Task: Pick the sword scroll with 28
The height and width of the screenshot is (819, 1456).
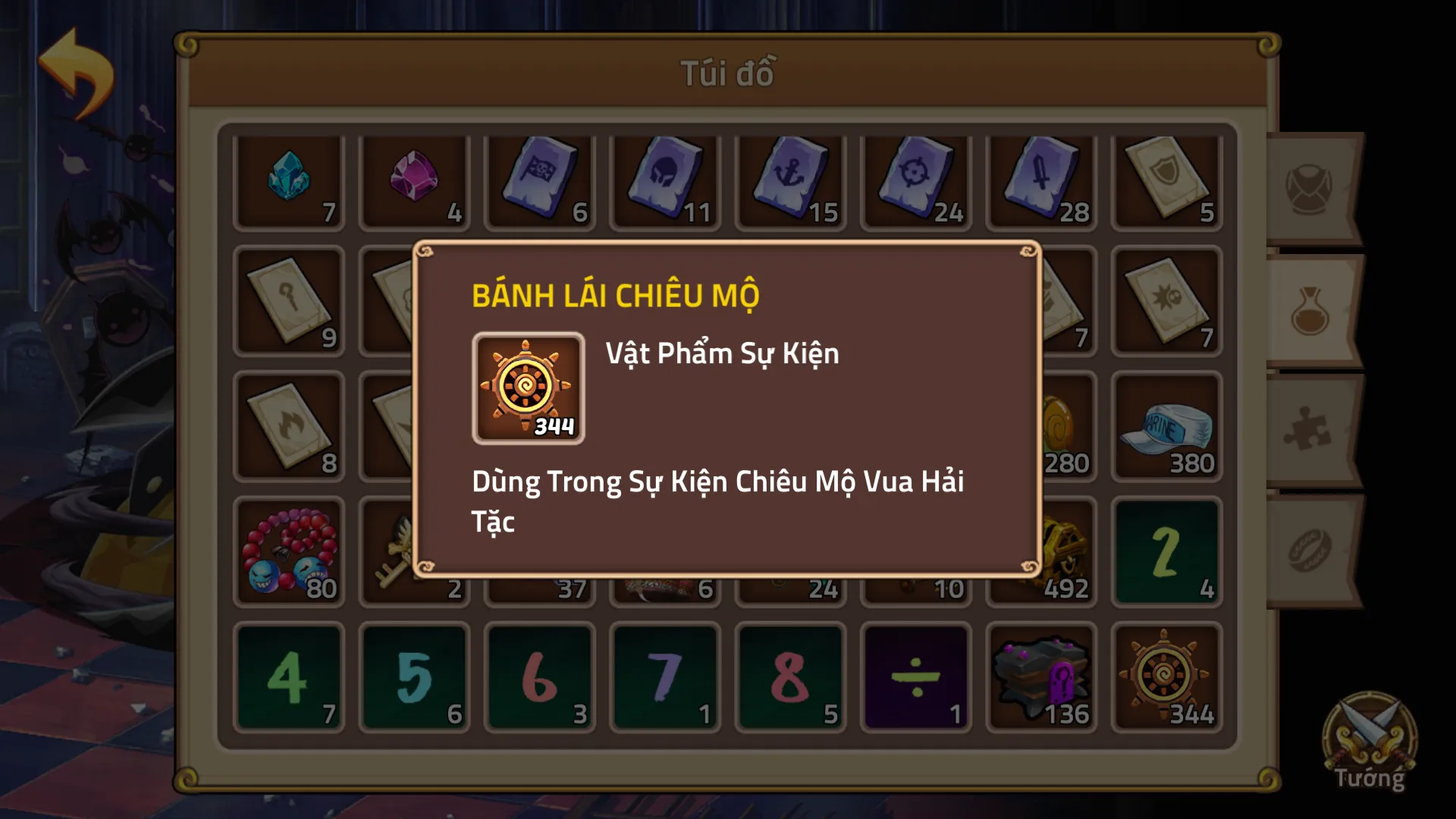Action: pos(1041,182)
